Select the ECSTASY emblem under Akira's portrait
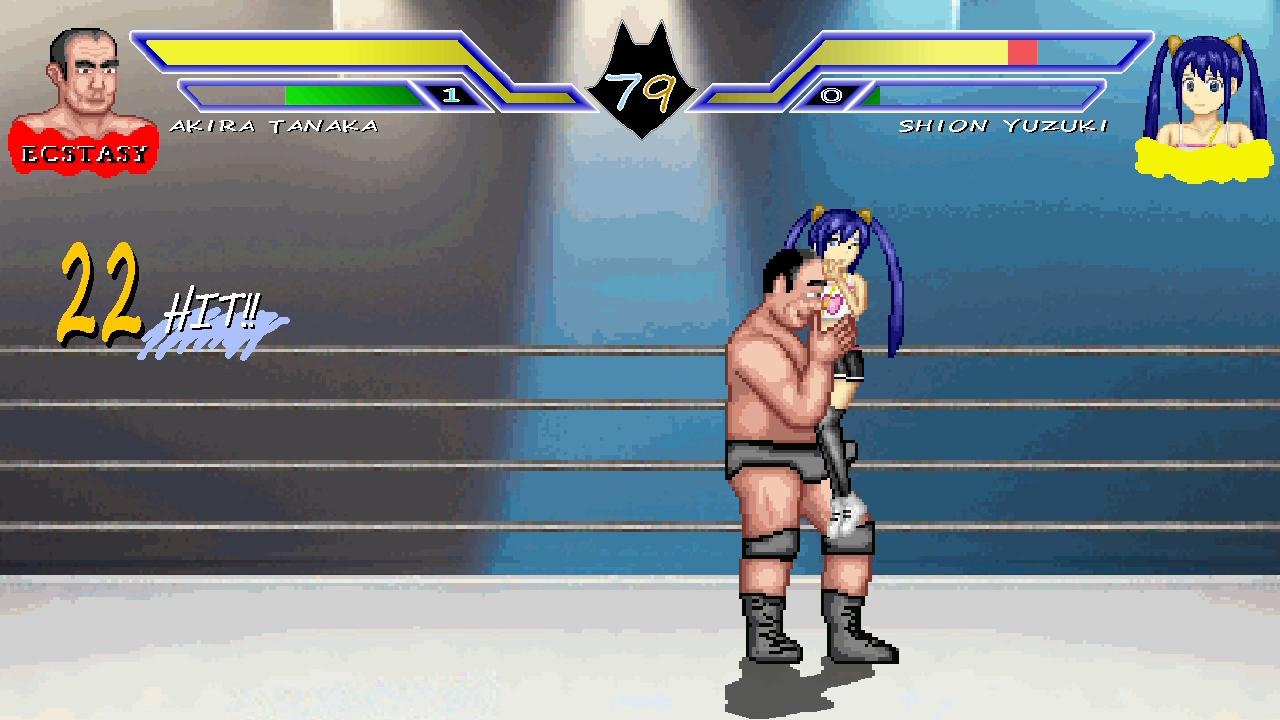 pyautogui.click(x=85, y=150)
